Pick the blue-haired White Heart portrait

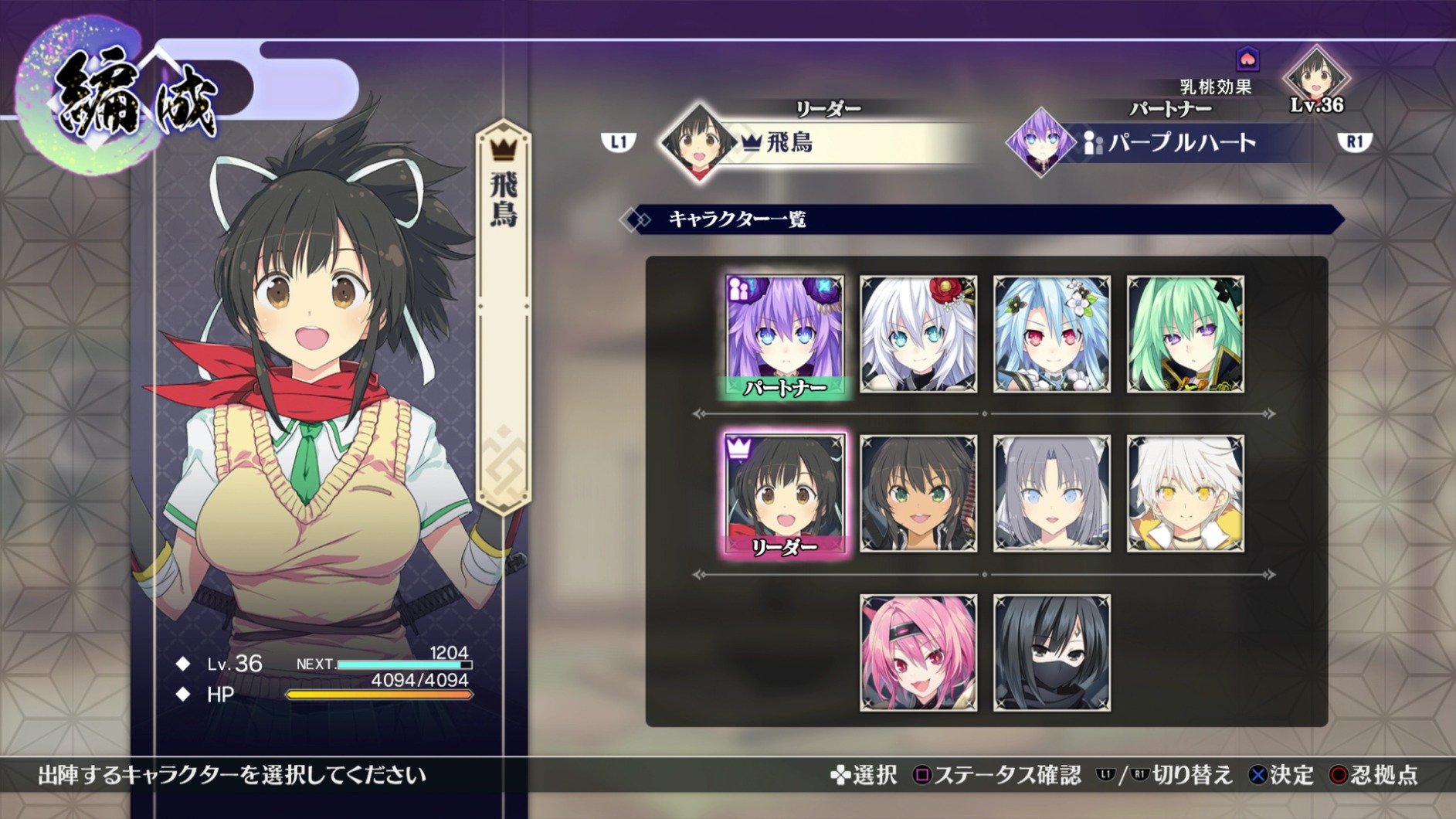1052,335
